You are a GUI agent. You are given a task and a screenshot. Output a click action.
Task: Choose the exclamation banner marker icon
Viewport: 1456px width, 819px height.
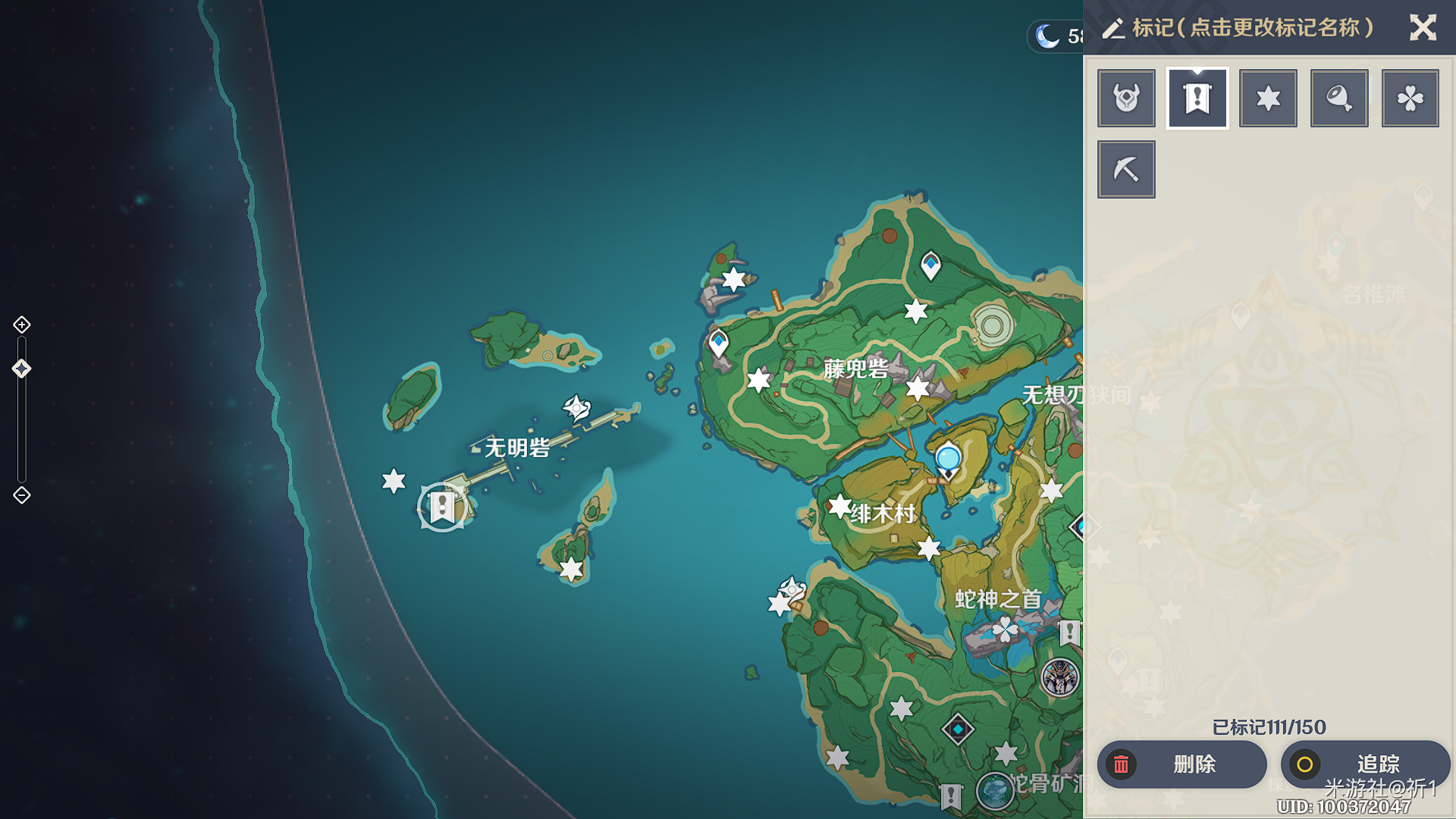click(x=1197, y=99)
